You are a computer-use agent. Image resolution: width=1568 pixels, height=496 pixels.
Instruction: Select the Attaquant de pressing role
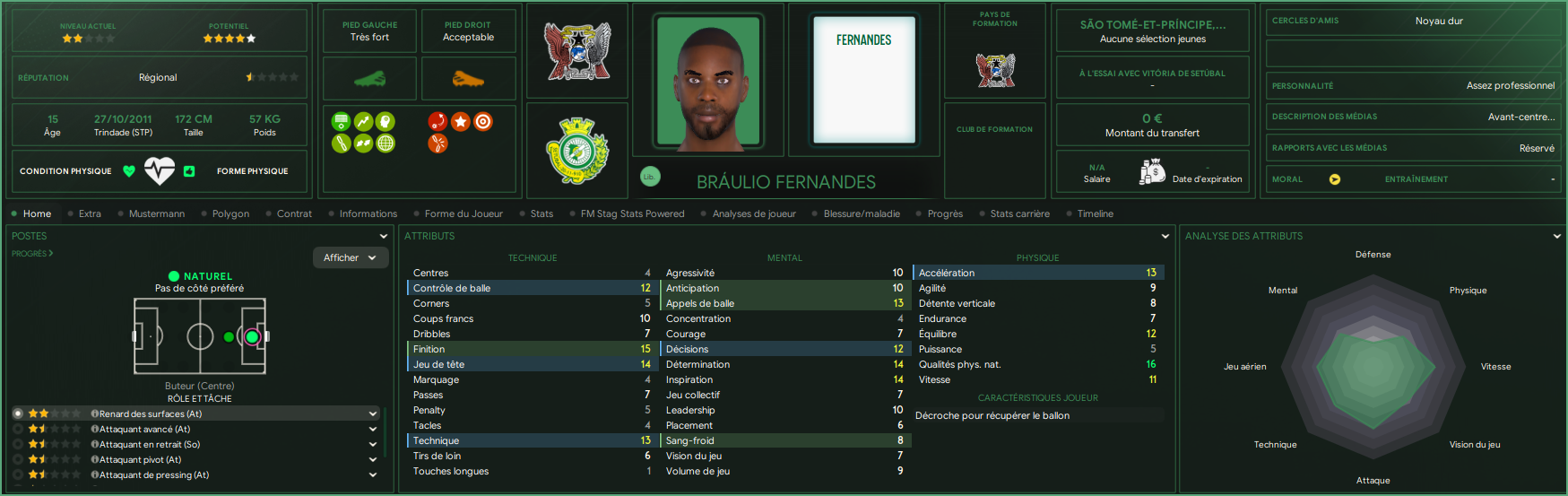point(154,474)
